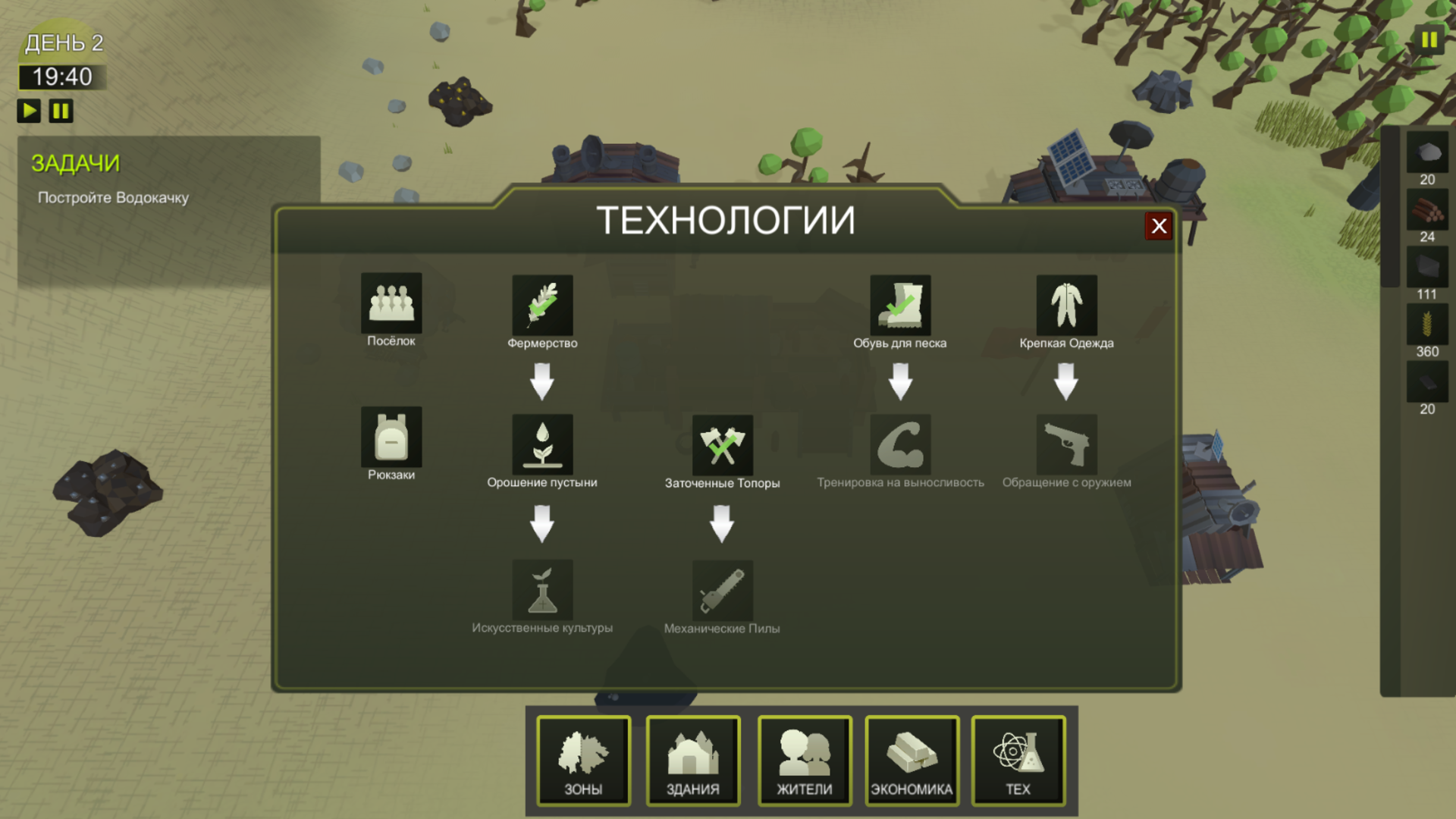Pause the game with the pause button
Viewport: 1456px width, 819px height.
pos(61,111)
